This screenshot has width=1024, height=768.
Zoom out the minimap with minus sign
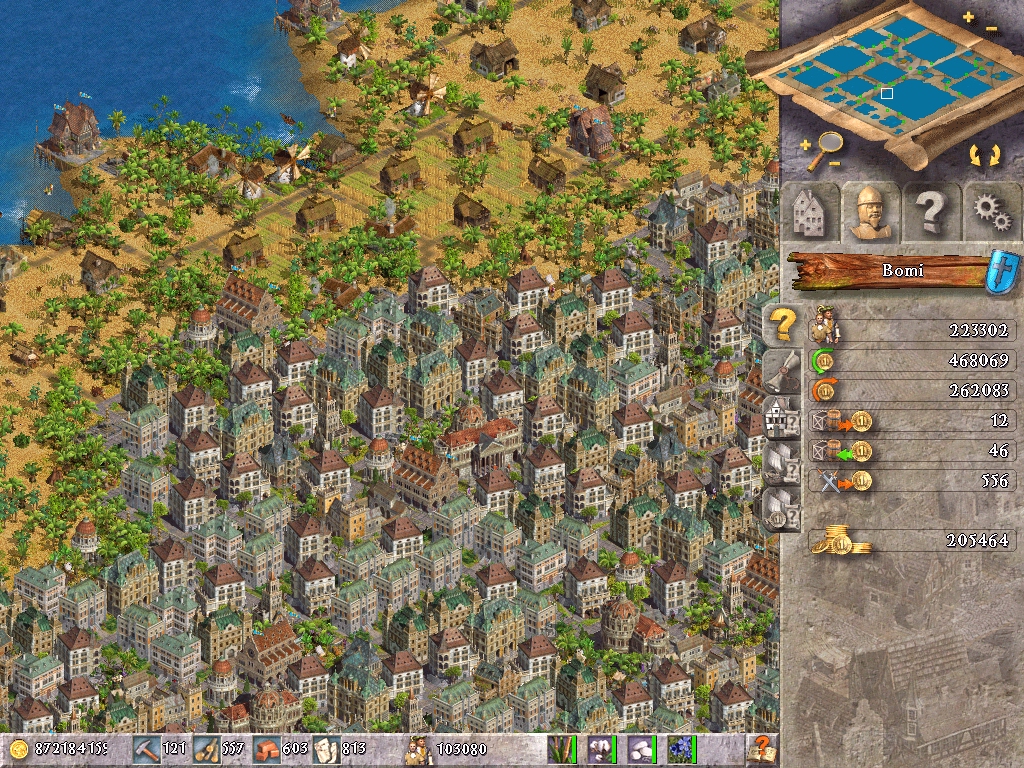(992, 29)
